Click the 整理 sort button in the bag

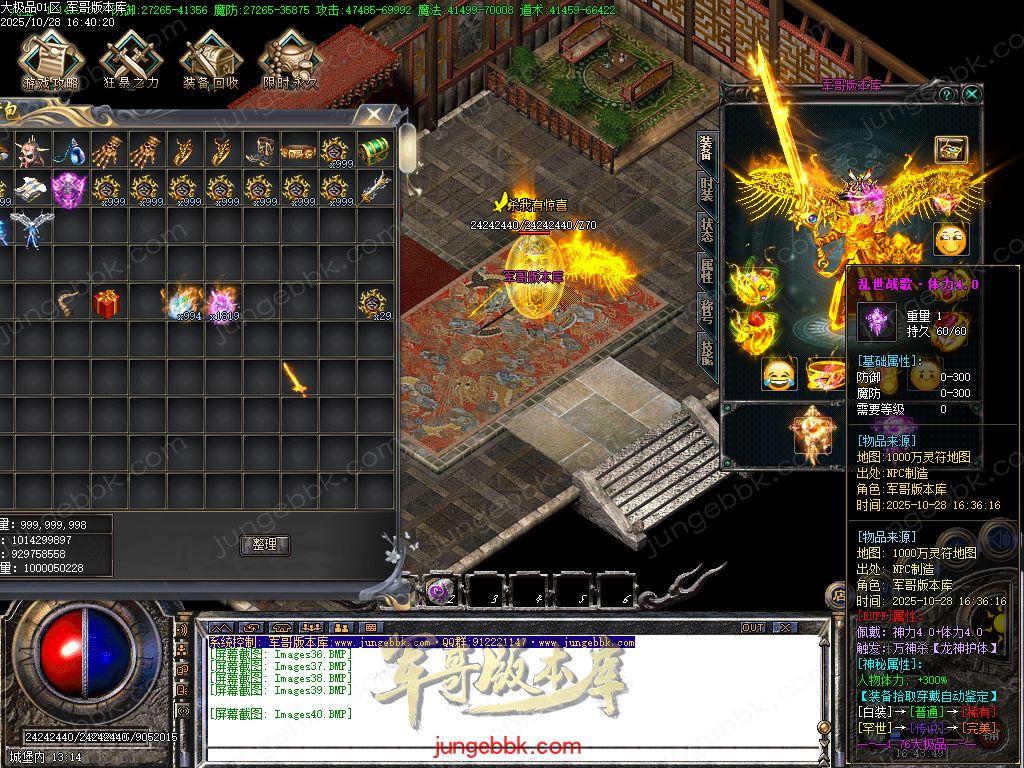click(265, 545)
